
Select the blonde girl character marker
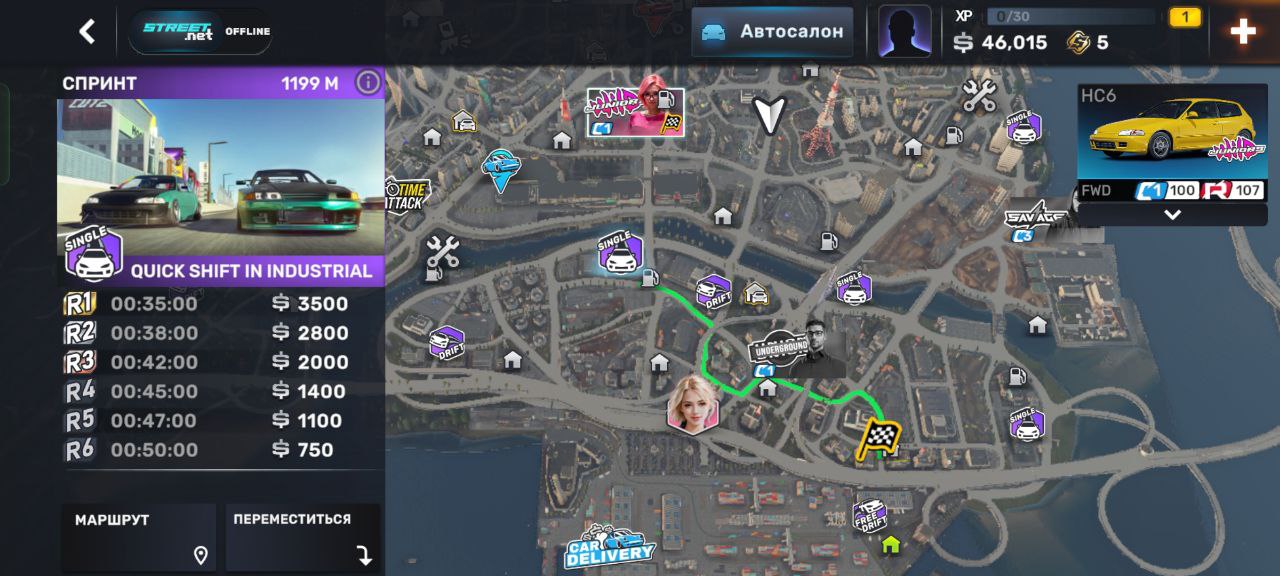click(692, 404)
